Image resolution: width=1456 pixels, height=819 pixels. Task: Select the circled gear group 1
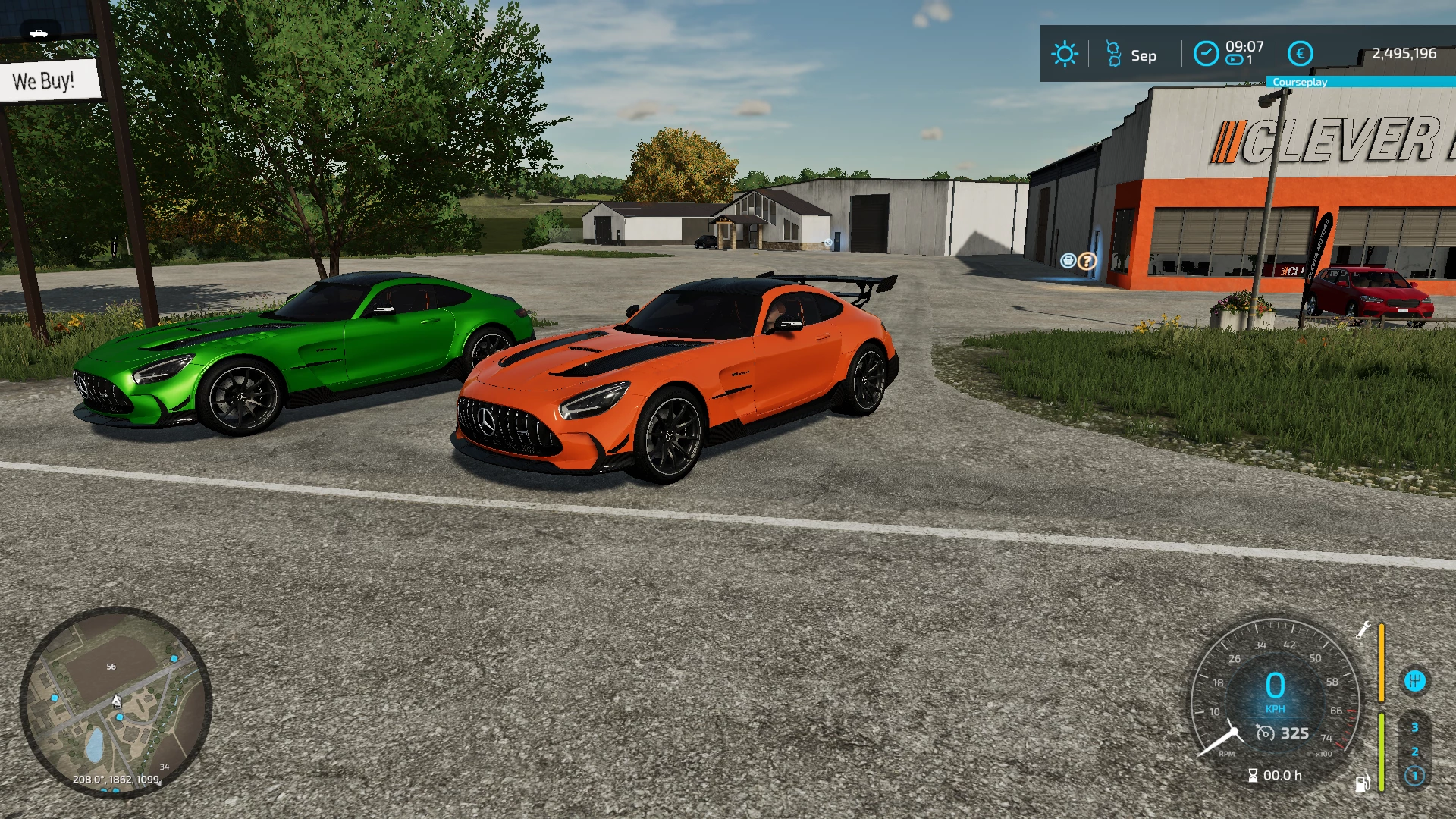coord(1414,776)
